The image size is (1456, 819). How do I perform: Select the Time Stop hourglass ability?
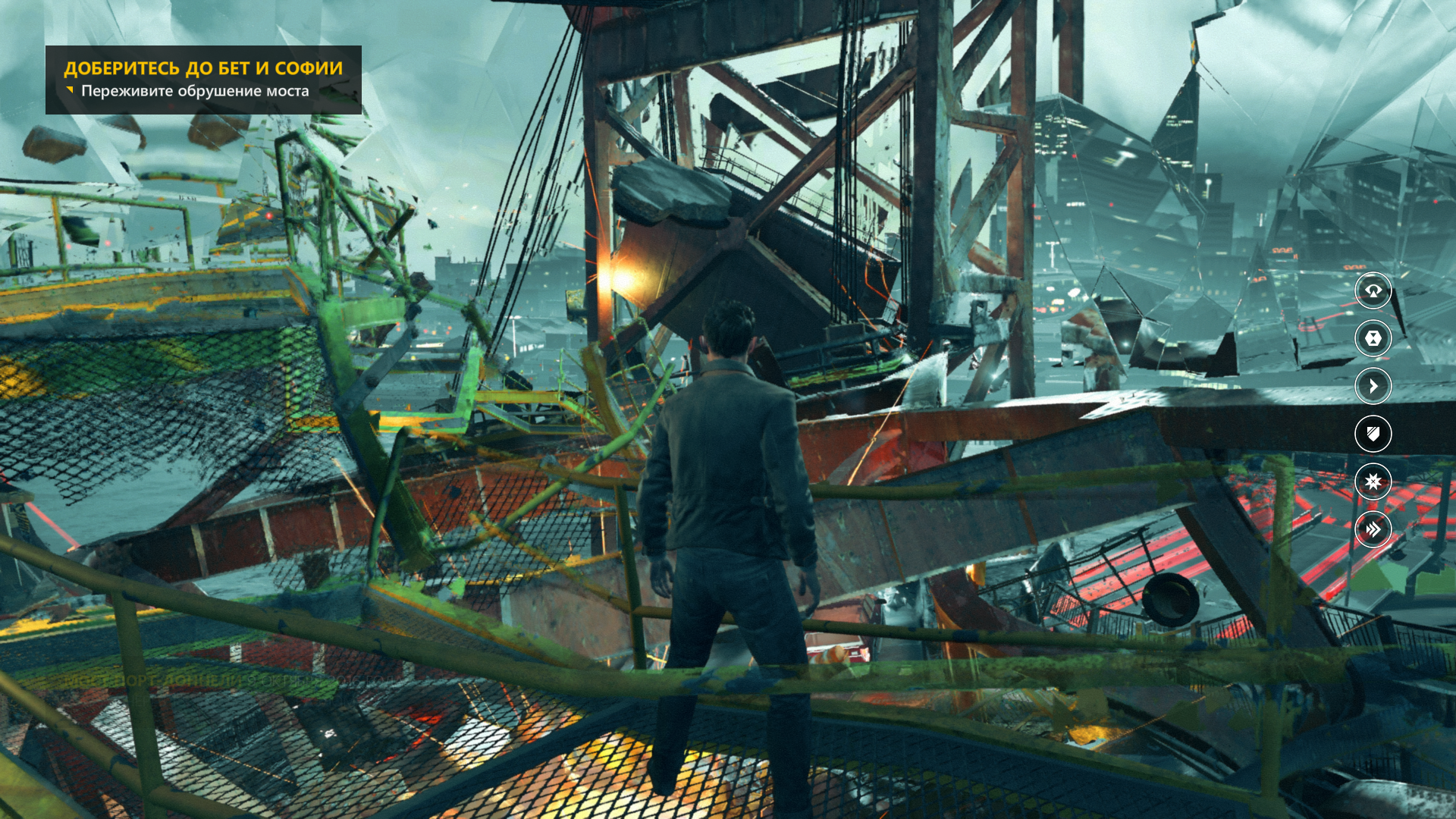click(1373, 338)
